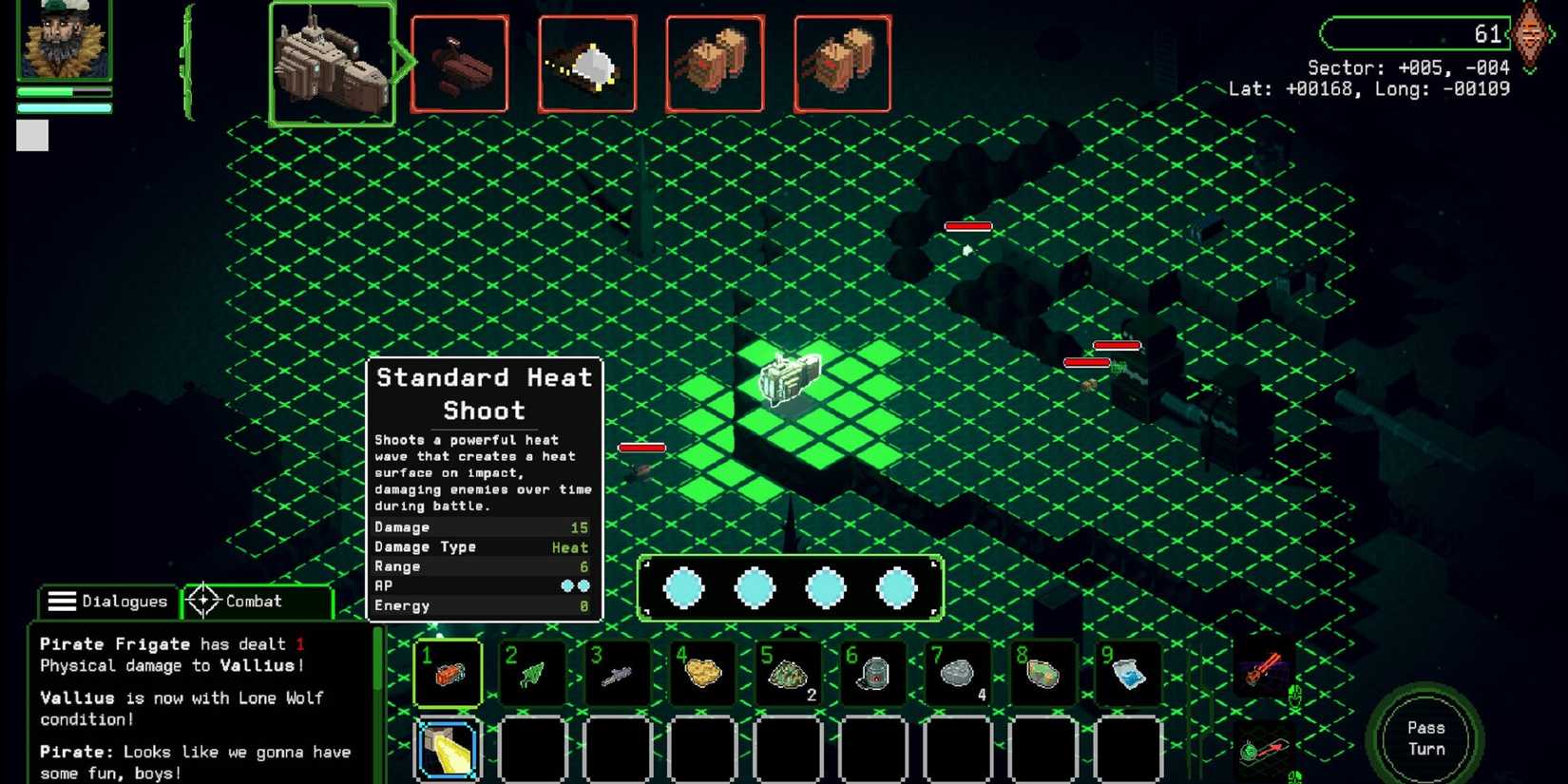Viewport: 1568px width, 784px height.
Task: Target the first enemy pirate ship in red frame
Action: pos(459,62)
